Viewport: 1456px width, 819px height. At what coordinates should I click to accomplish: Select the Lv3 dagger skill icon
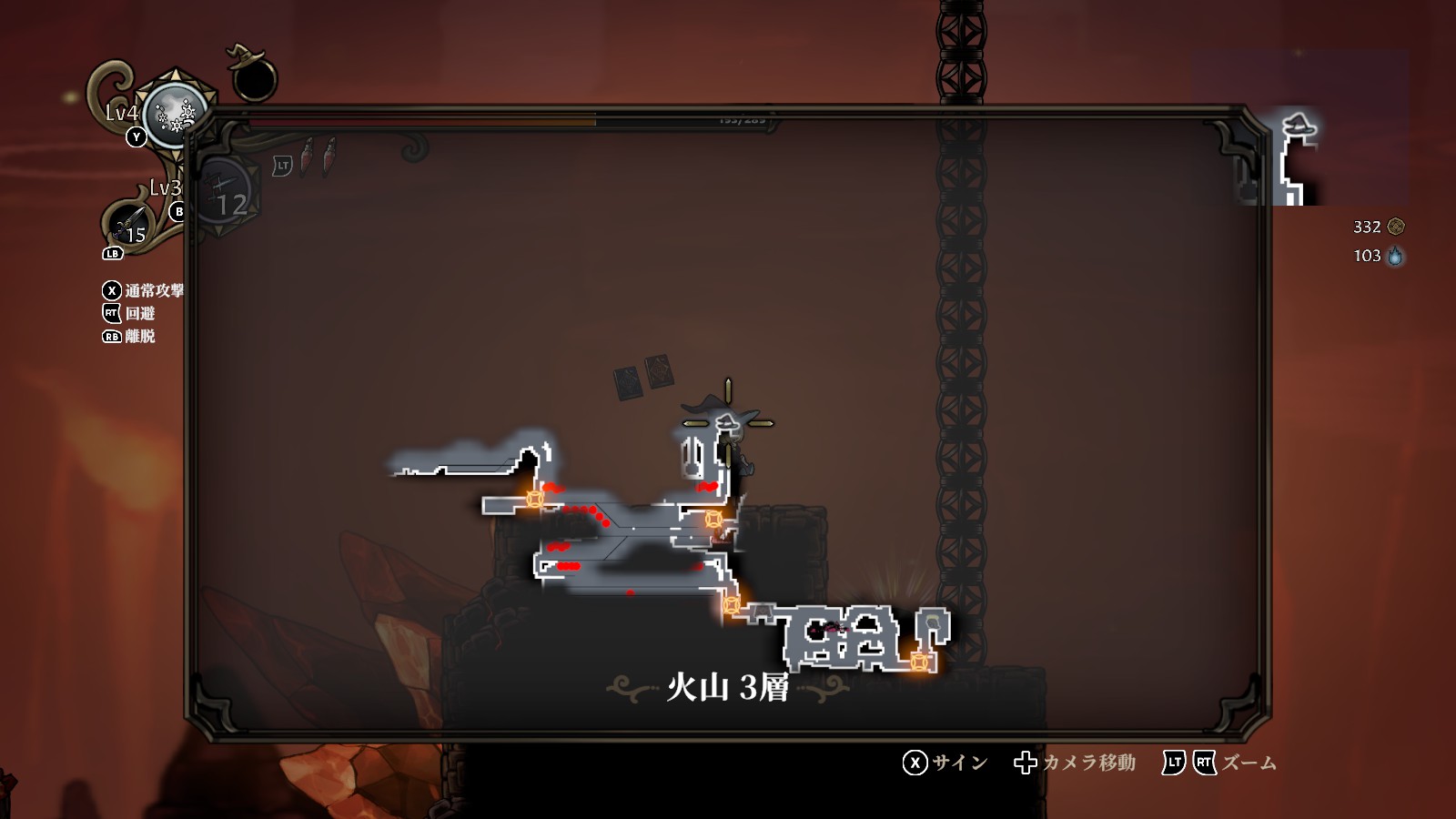pyautogui.click(x=129, y=223)
